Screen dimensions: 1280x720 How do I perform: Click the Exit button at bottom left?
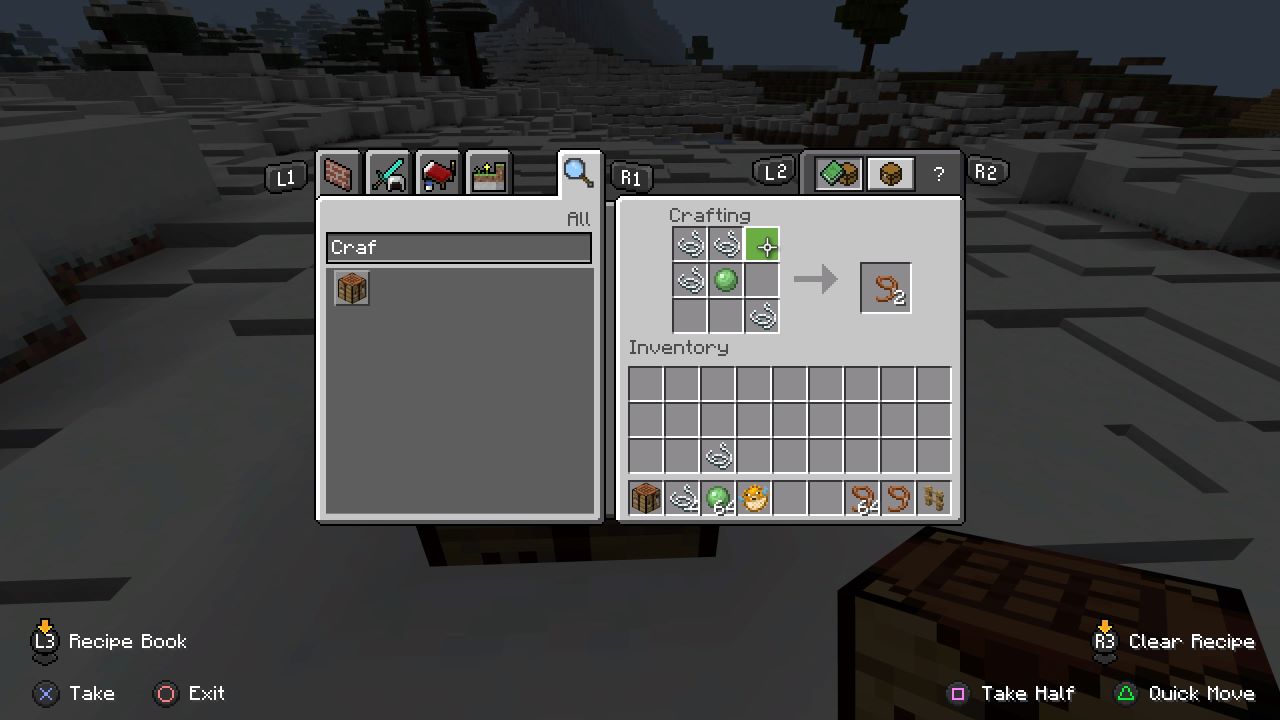pos(189,693)
